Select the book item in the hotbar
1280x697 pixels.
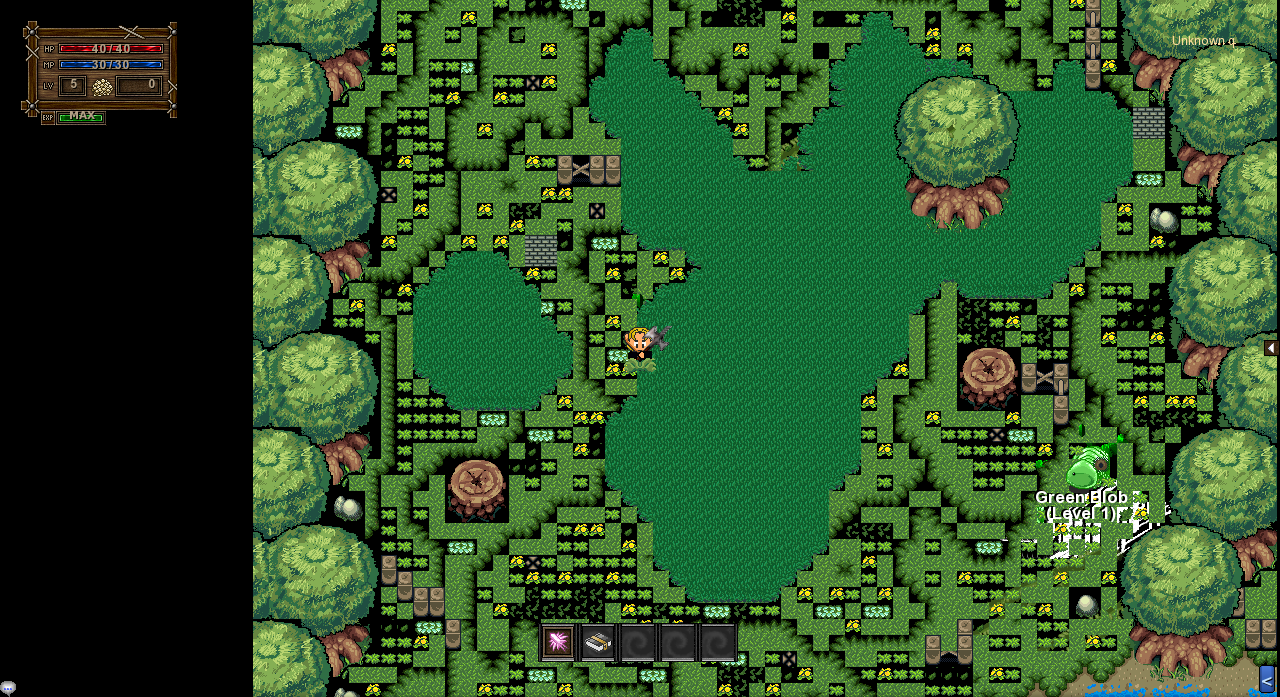[598, 642]
